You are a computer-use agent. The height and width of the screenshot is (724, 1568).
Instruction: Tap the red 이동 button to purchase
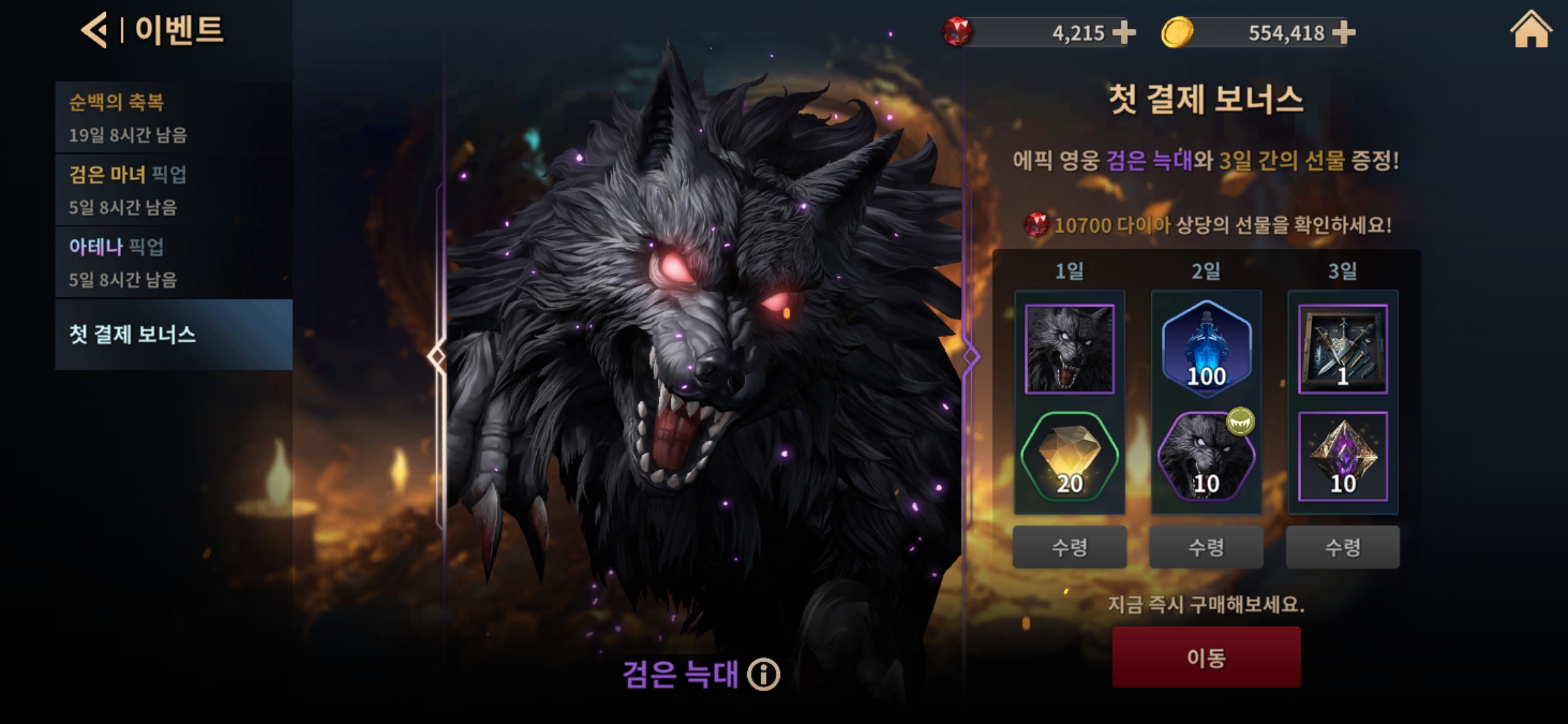click(x=1206, y=657)
